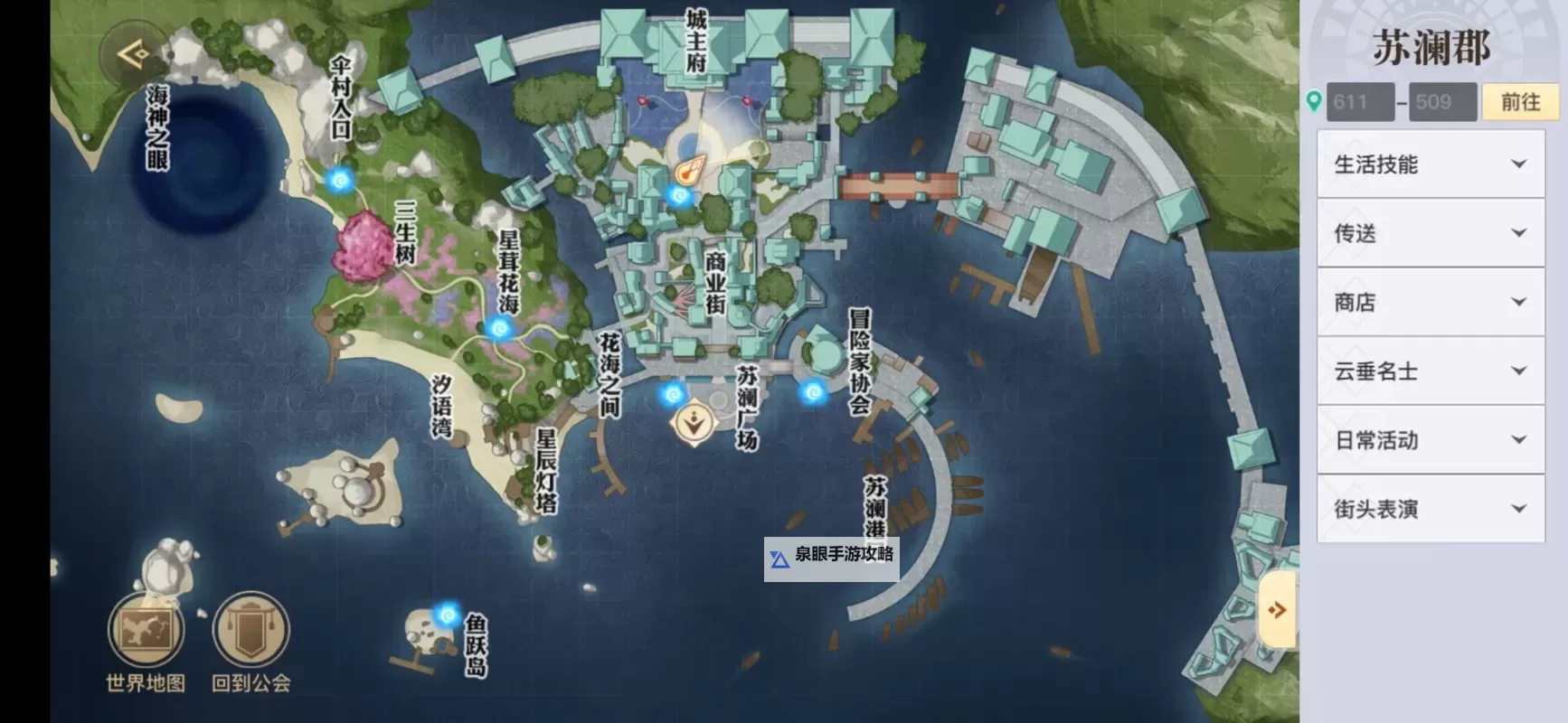
Task: Select the 回到公会 guild return button
Action: (250, 630)
